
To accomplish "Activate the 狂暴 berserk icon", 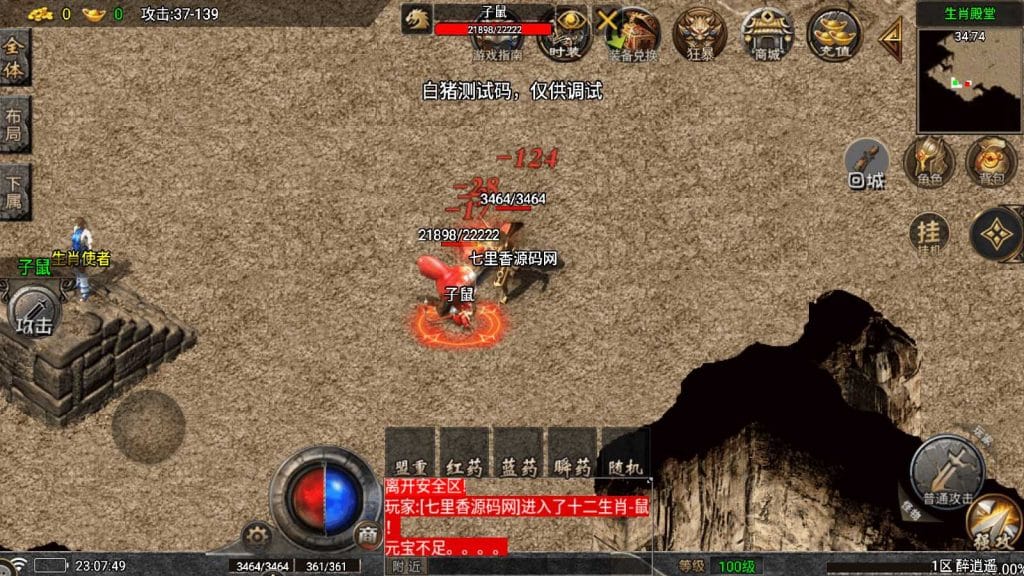I will [x=699, y=34].
